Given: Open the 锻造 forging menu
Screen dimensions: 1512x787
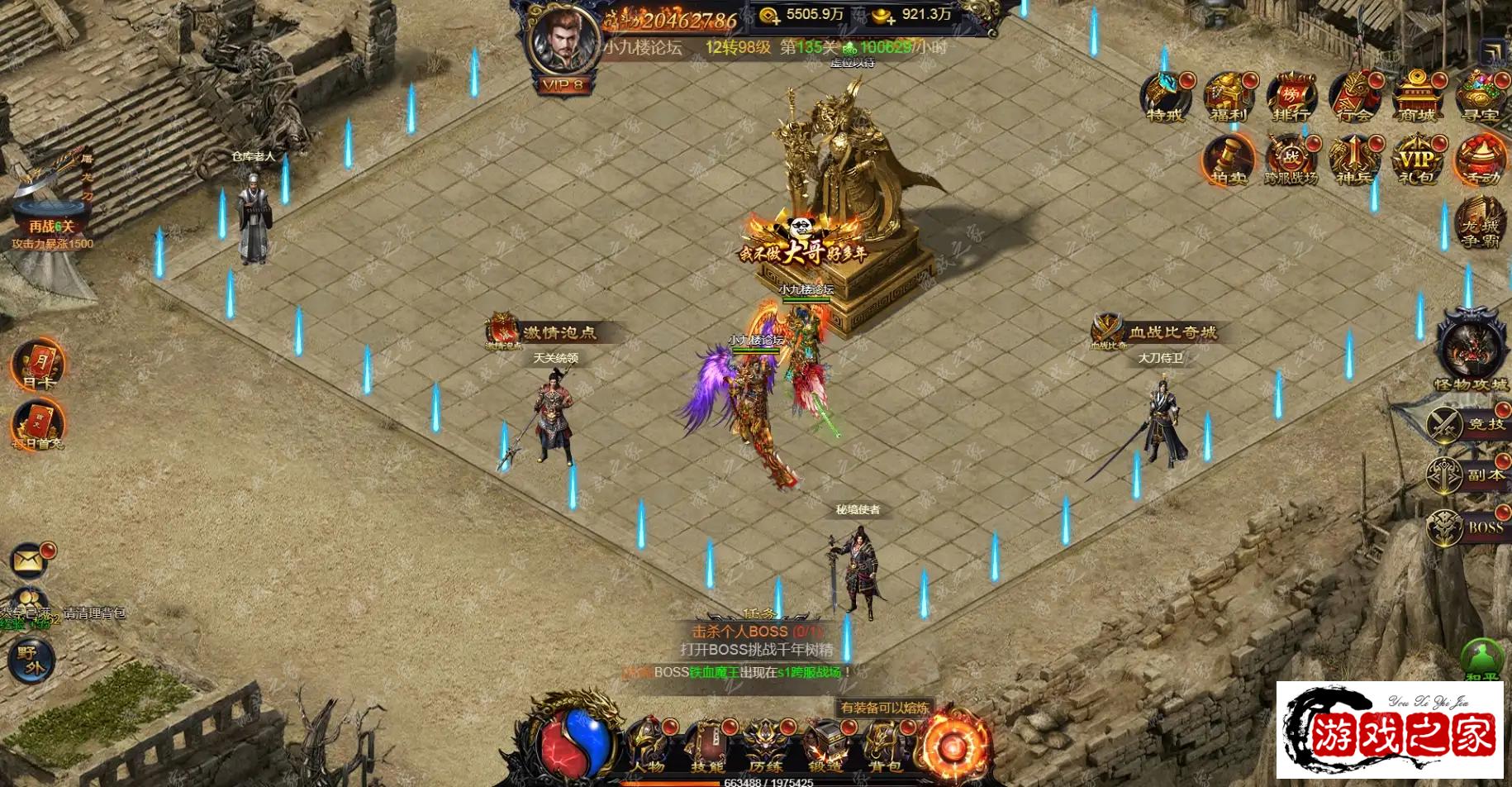Looking at the screenshot, I should pos(825,745).
